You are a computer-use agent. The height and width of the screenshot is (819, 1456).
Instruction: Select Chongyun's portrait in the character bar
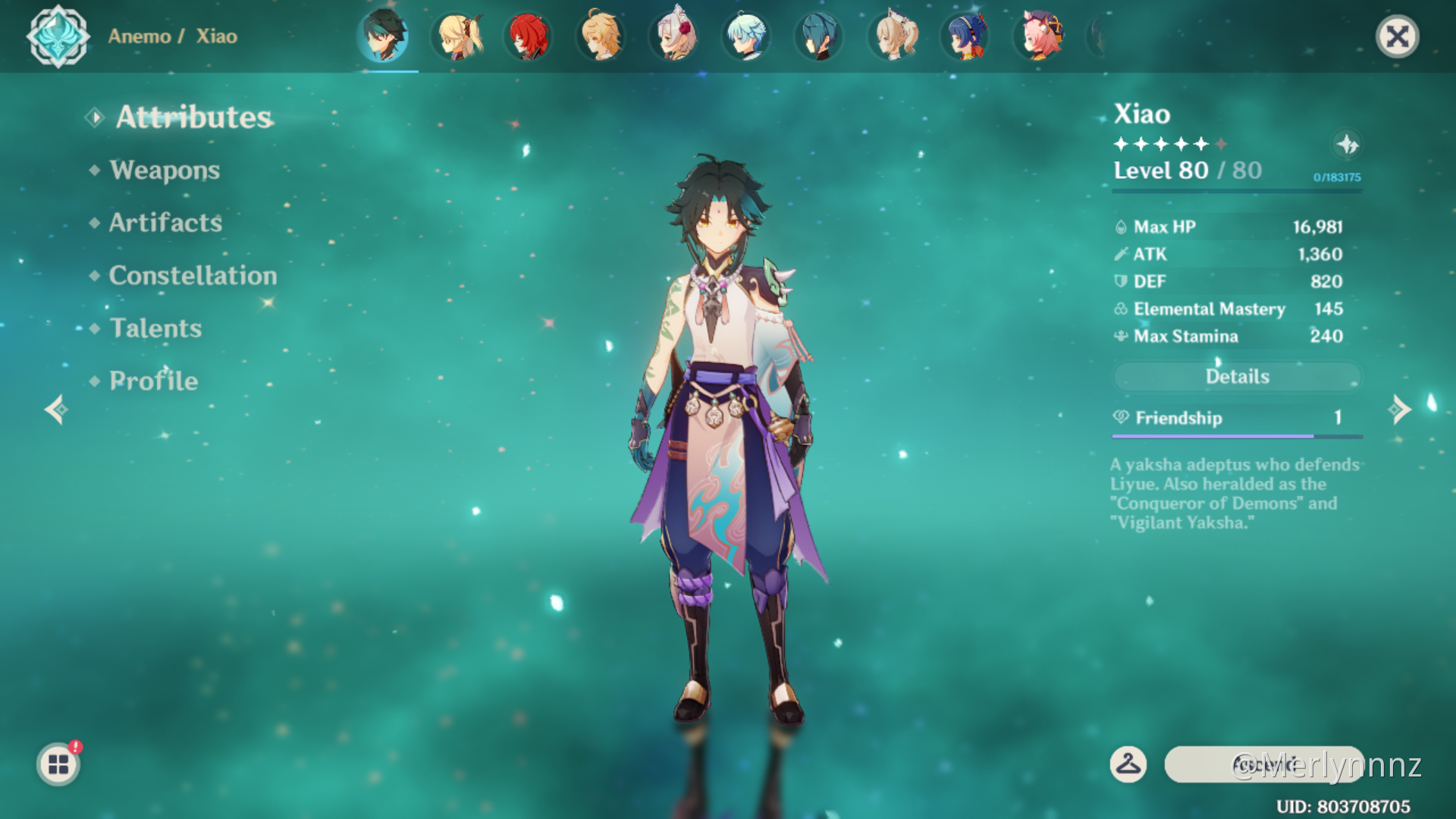(x=746, y=36)
